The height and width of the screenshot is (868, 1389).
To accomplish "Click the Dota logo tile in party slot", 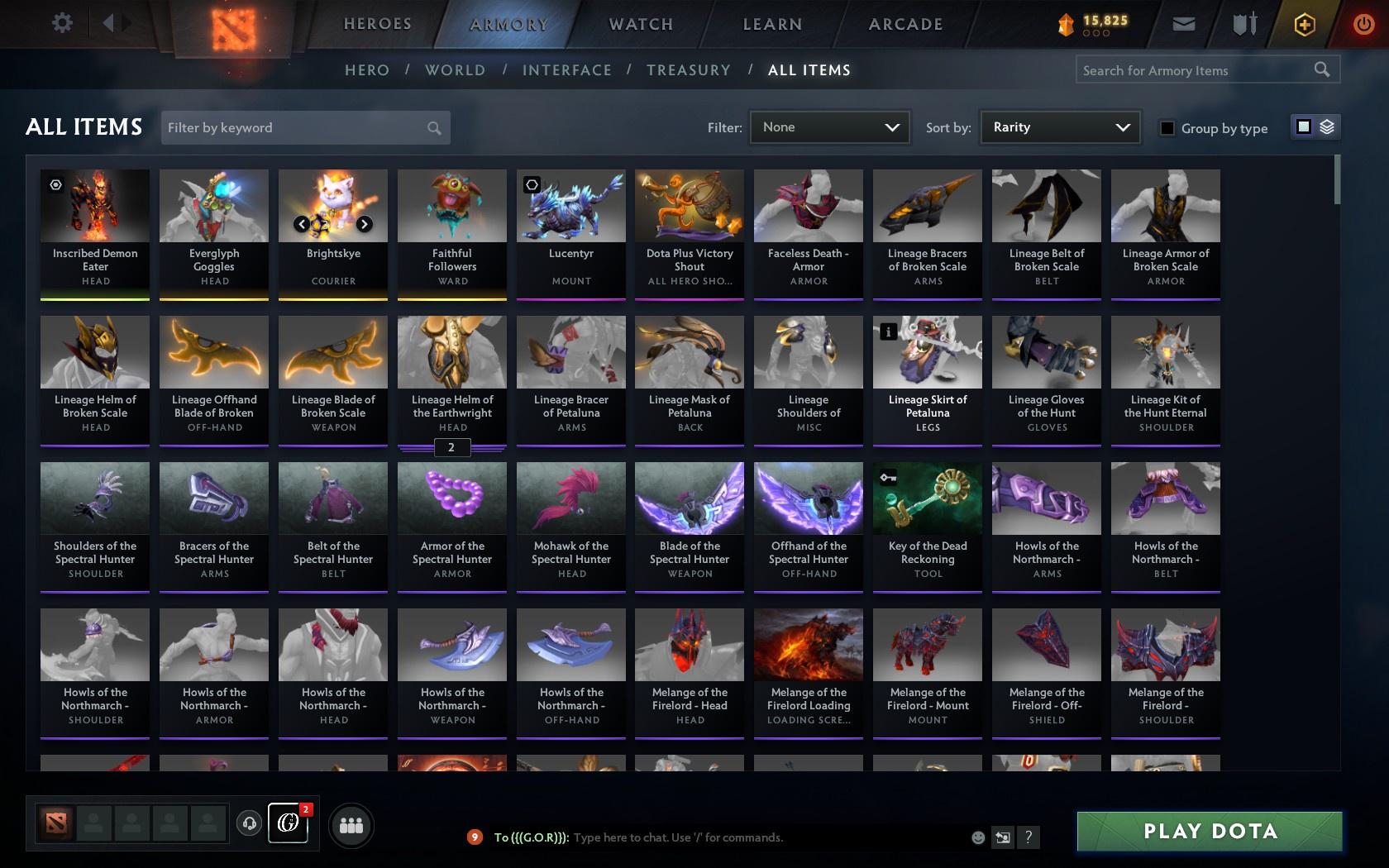I will click(x=55, y=823).
